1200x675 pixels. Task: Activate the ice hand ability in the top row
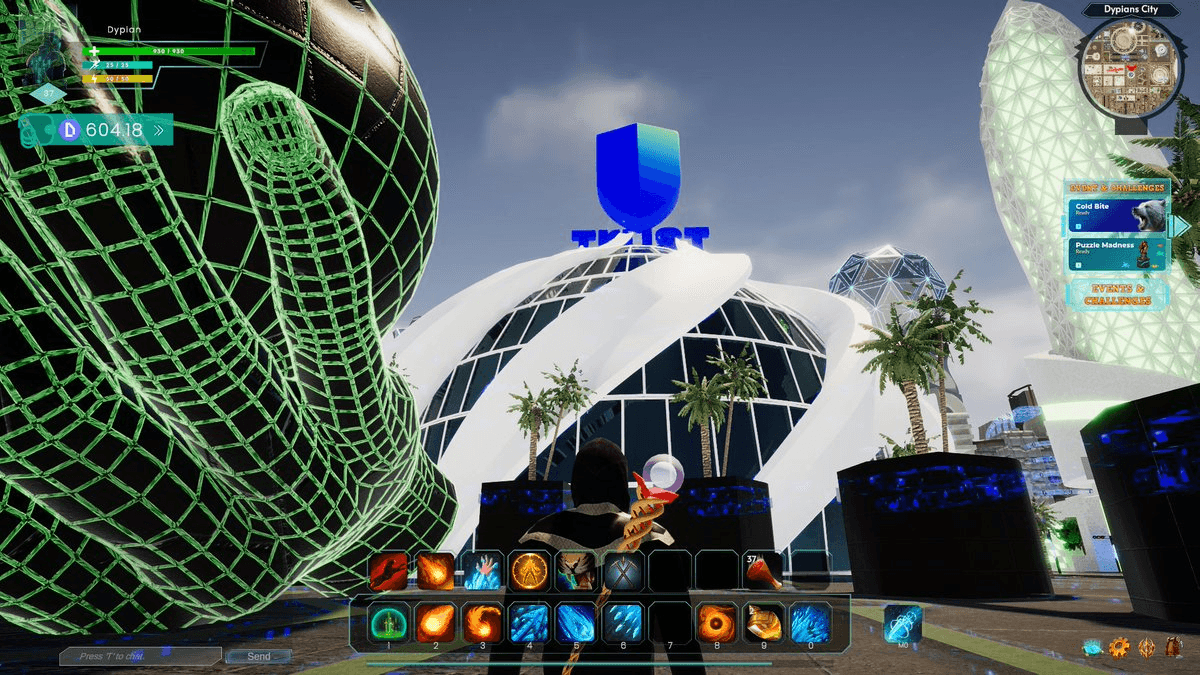481,571
